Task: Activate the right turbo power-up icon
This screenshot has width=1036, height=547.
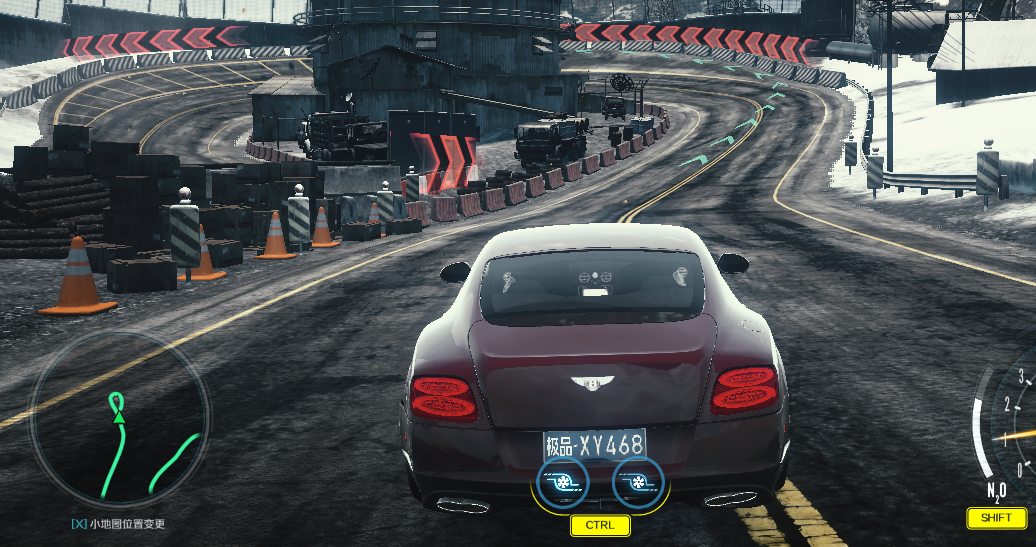Action: [637, 482]
